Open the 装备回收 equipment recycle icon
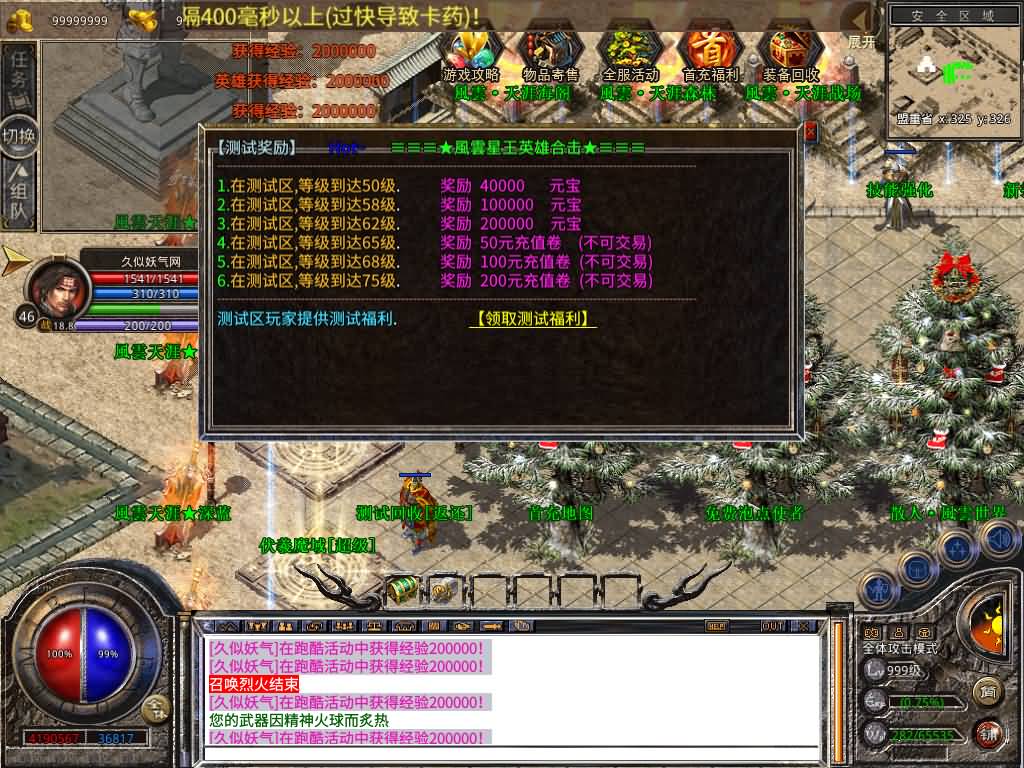Screen dimensions: 1024x768 pyautogui.click(x=790, y=52)
